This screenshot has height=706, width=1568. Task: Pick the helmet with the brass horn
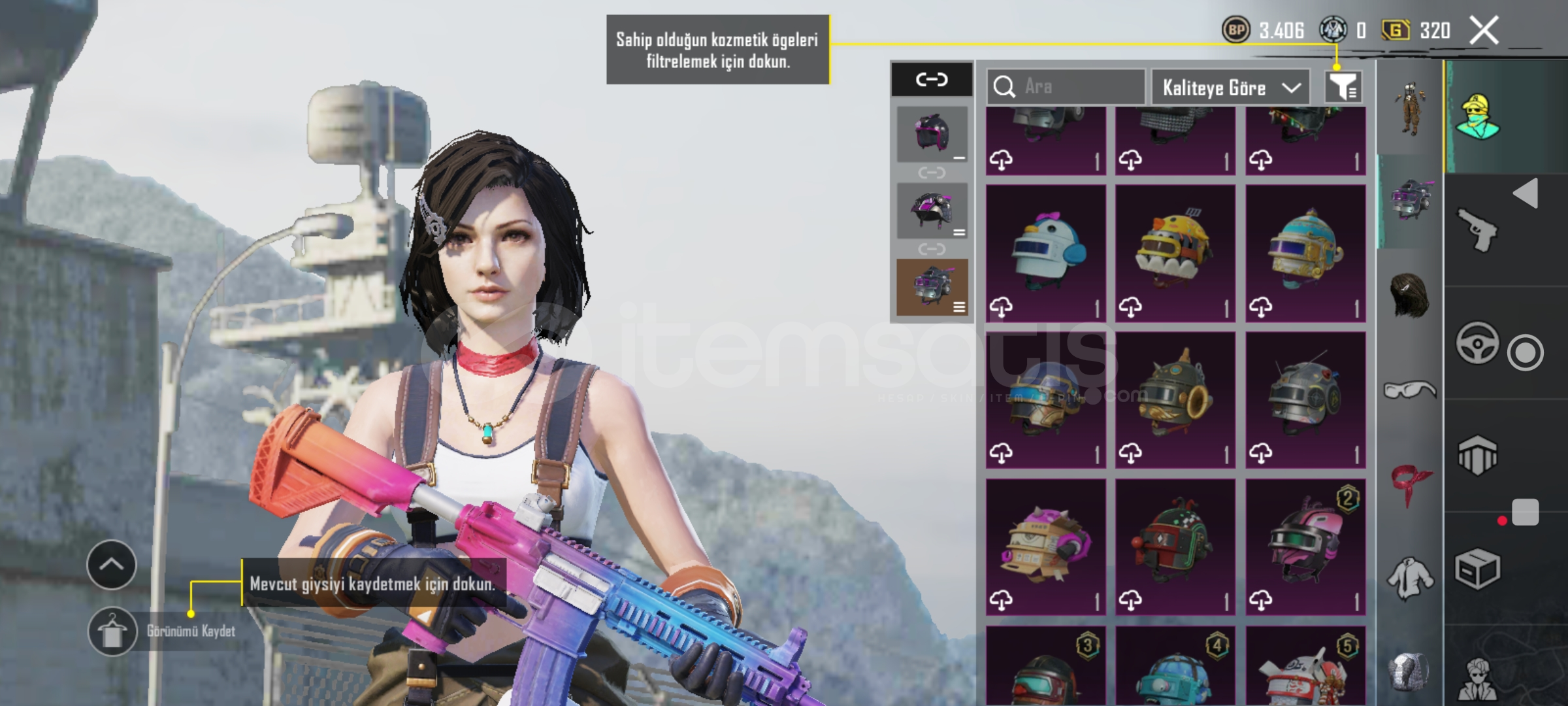click(1175, 399)
